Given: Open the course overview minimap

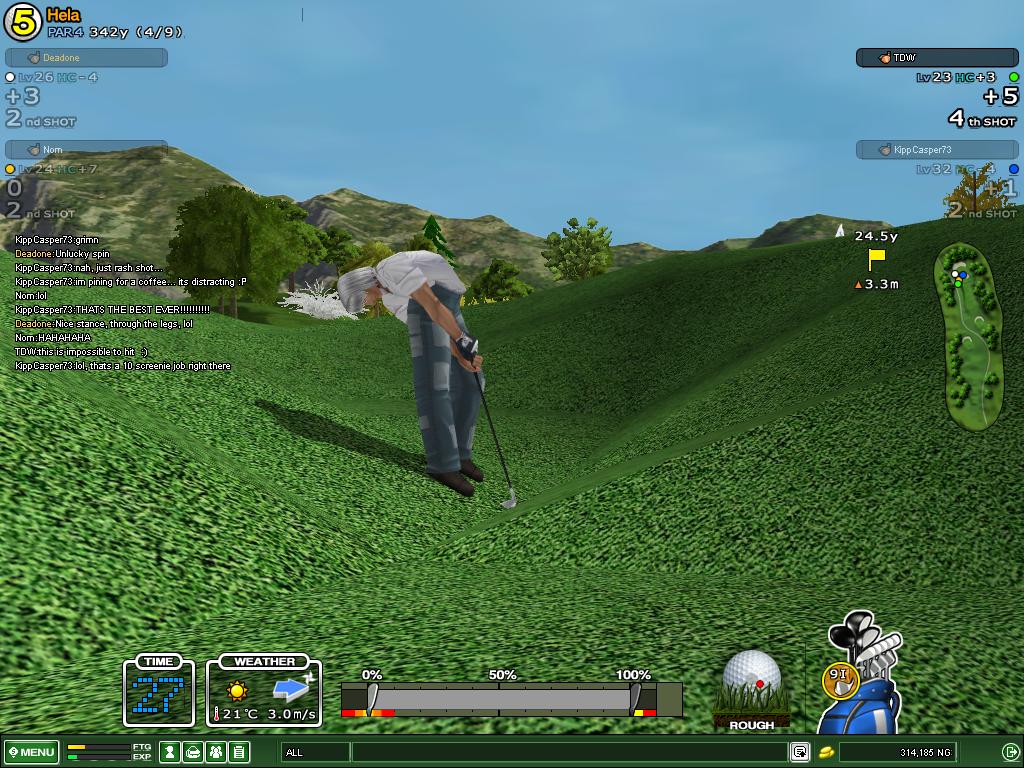Looking at the screenshot, I should point(968,336).
